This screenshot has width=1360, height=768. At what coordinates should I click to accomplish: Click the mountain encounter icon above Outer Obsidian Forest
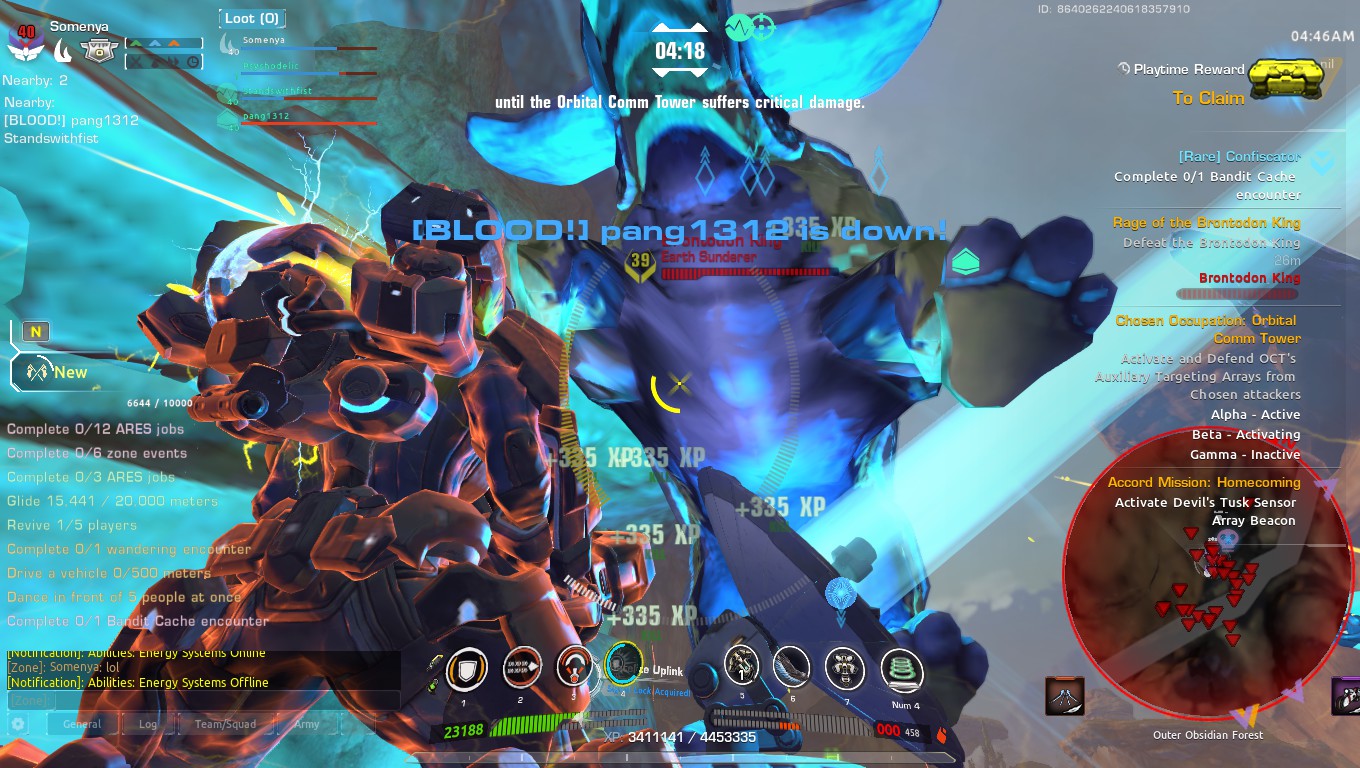click(x=1065, y=697)
